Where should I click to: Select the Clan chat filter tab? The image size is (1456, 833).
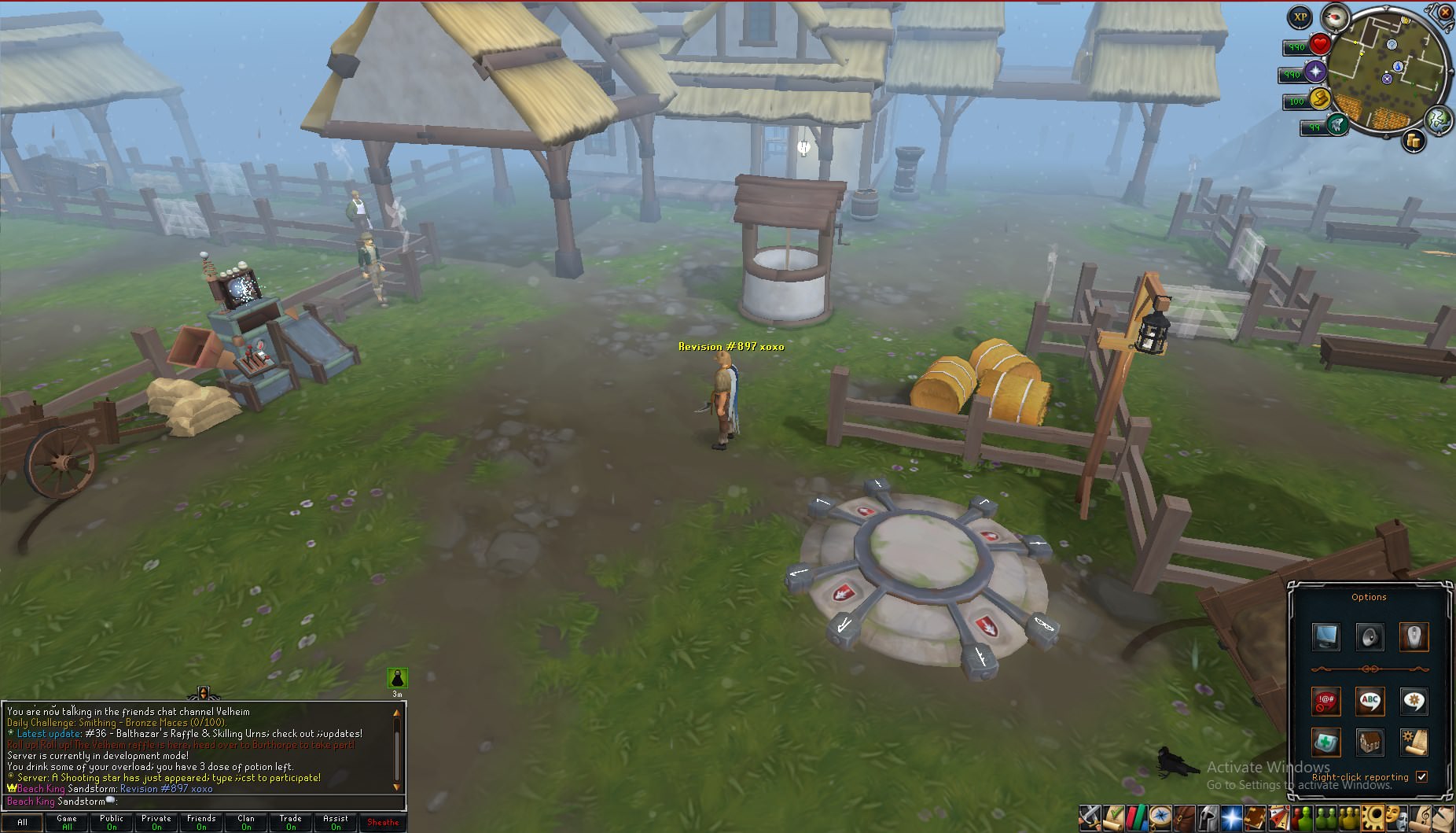246,822
